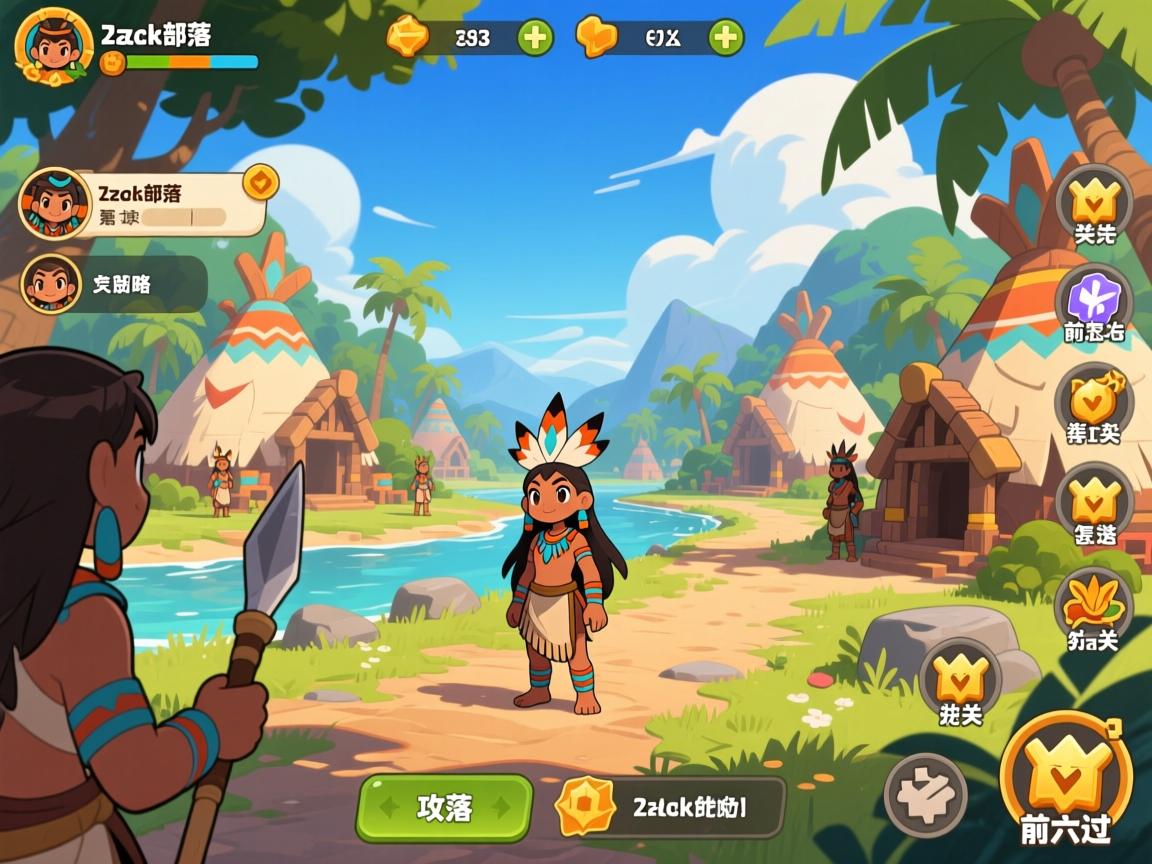The width and height of the screenshot is (1152, 864).
Task: Add more gems with the first plus button
Action: [x=535, y=38]
